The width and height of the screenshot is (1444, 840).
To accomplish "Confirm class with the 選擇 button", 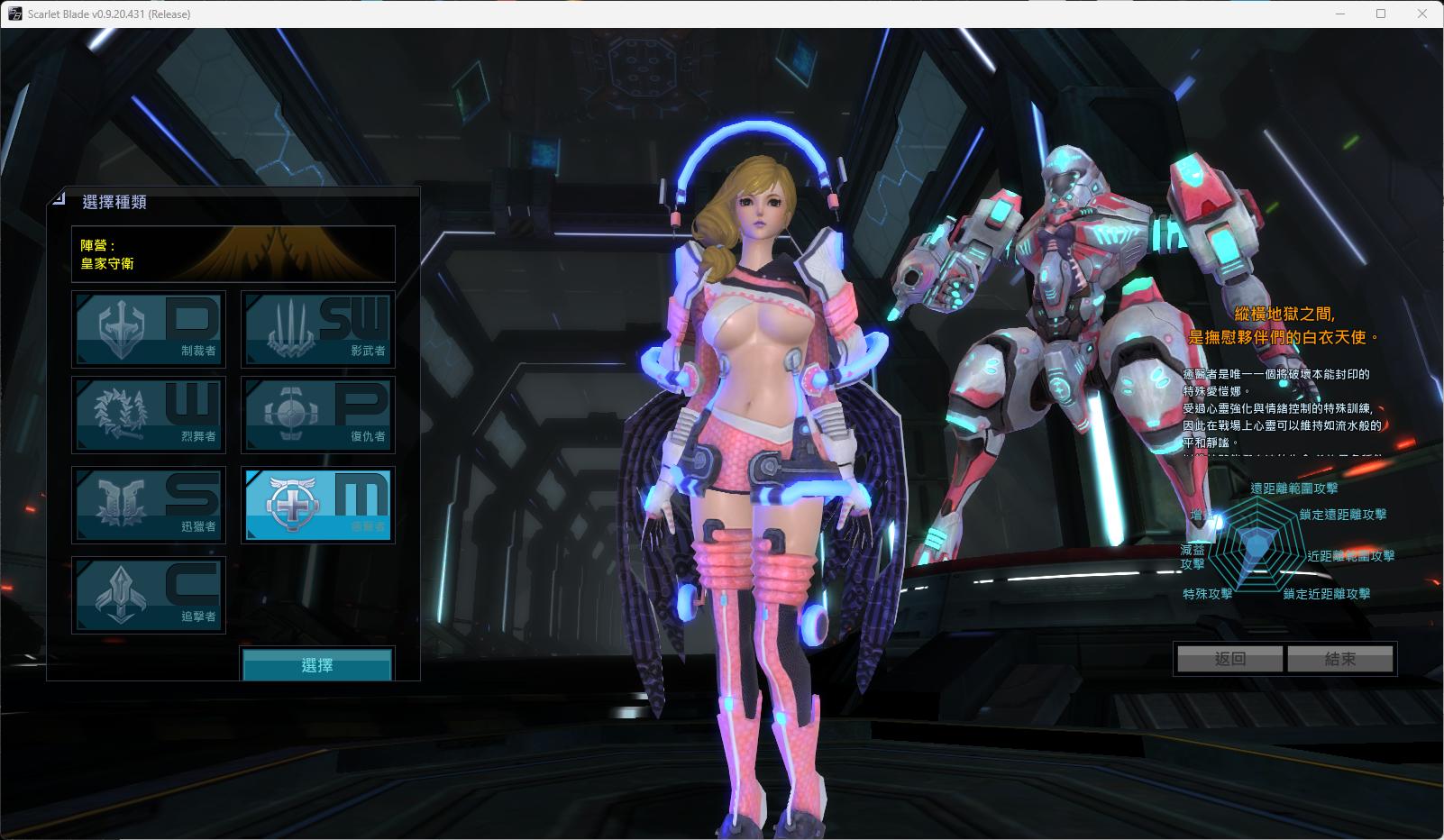I will click(x=317, y=665).
